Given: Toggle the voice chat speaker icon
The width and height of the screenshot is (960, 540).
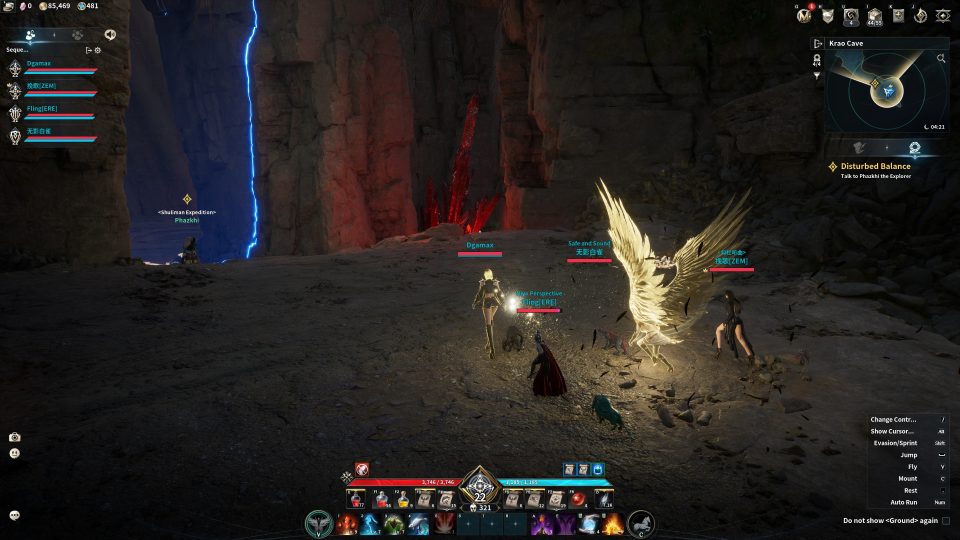Looking at the screenshot, I should 109,33.
